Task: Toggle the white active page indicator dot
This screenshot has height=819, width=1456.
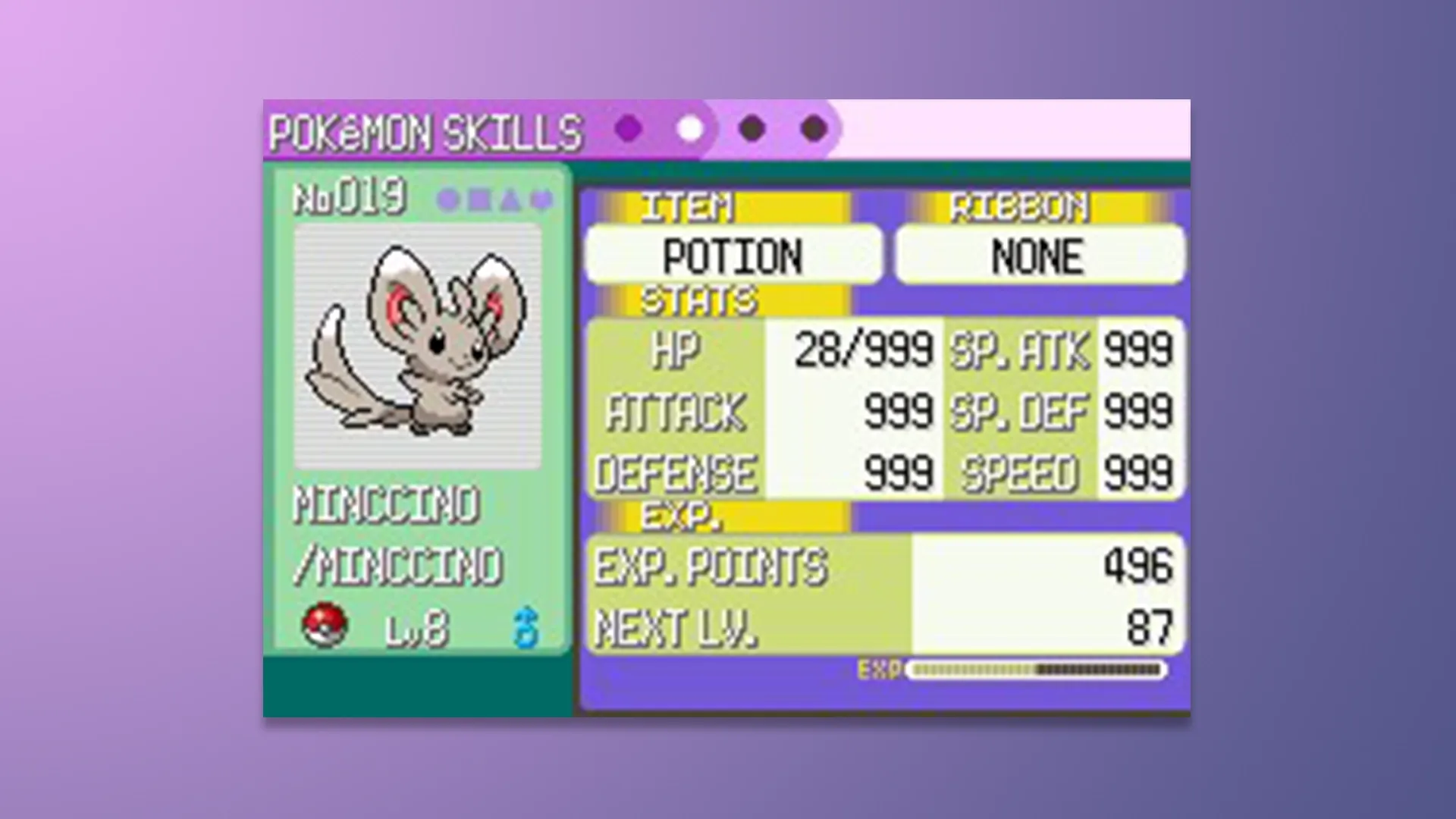Action: tap(689, 129)
